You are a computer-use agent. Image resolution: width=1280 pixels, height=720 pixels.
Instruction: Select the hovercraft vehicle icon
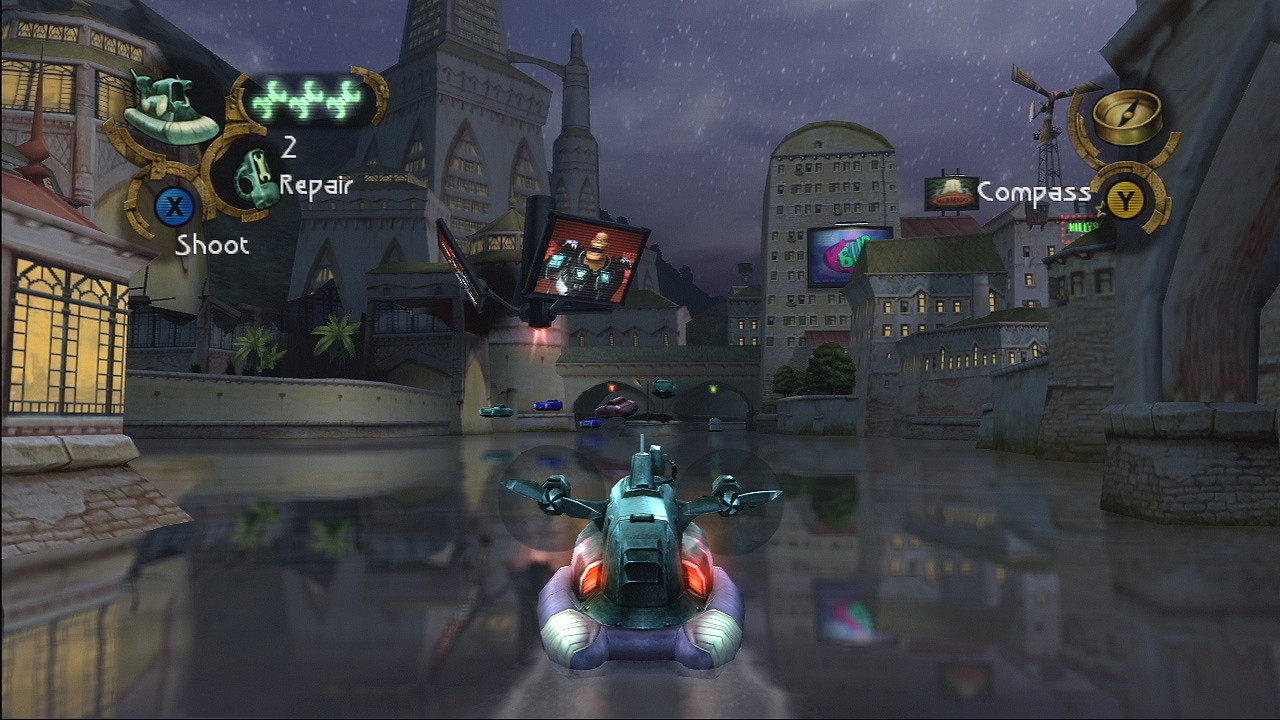pyautogui.click(x=170, y=110)
